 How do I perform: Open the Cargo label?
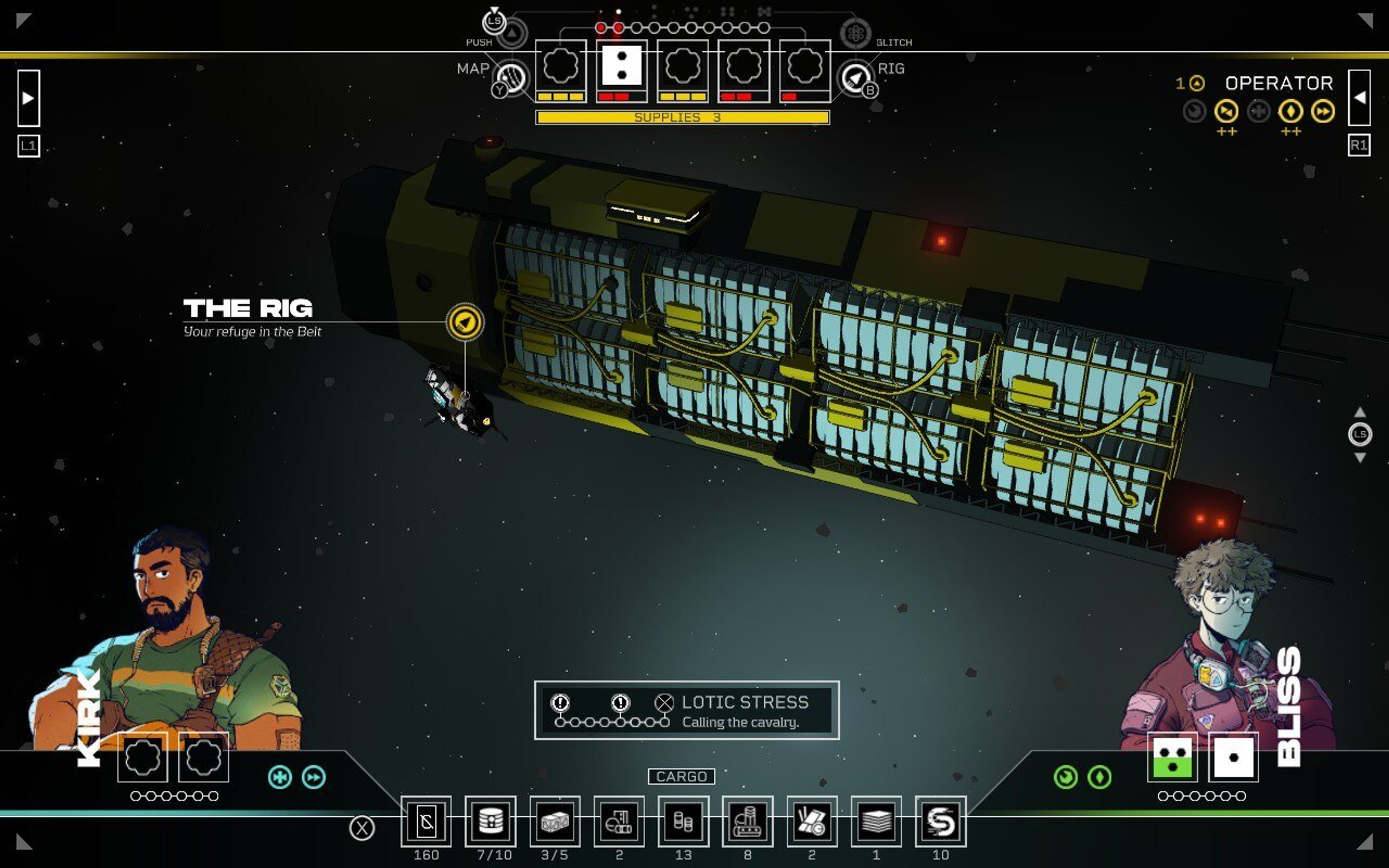(681, 776)
